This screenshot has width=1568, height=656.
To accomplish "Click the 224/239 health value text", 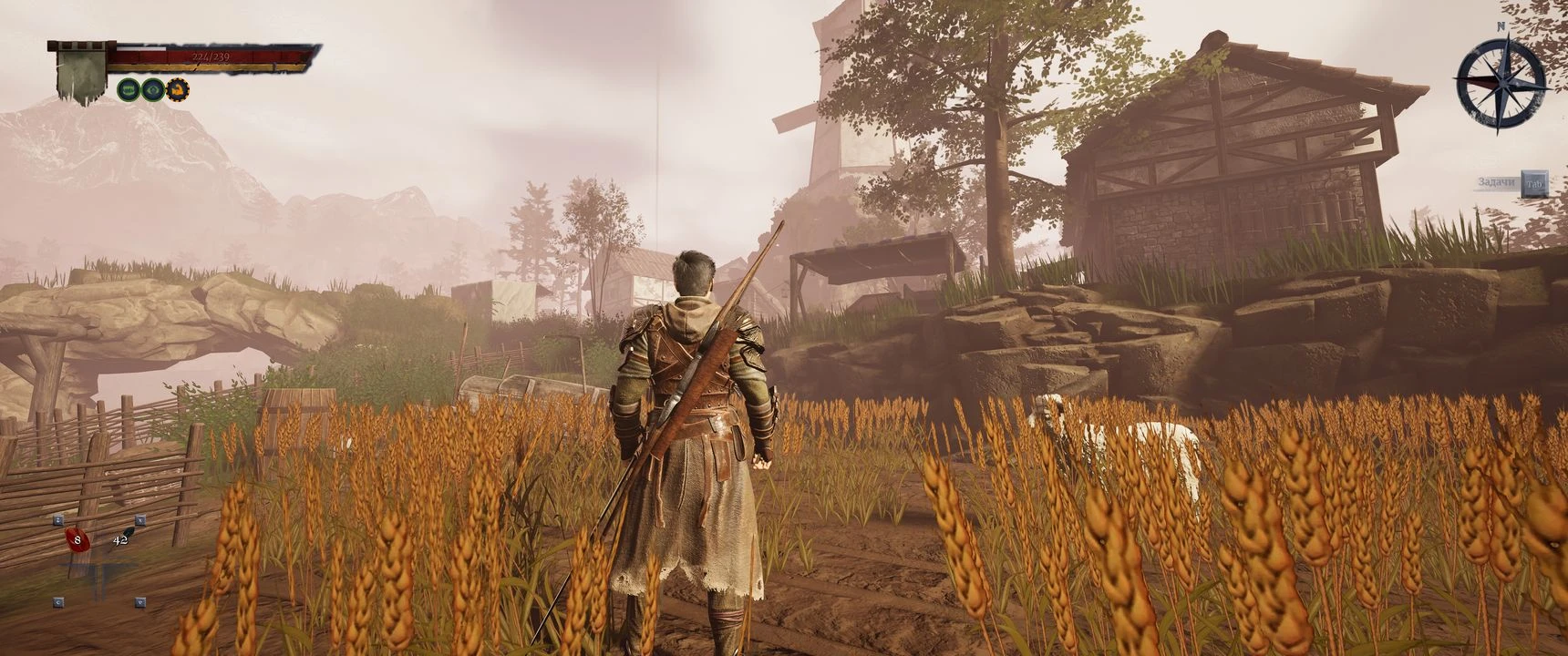I will pyautogui.click(x=211, y=56).
